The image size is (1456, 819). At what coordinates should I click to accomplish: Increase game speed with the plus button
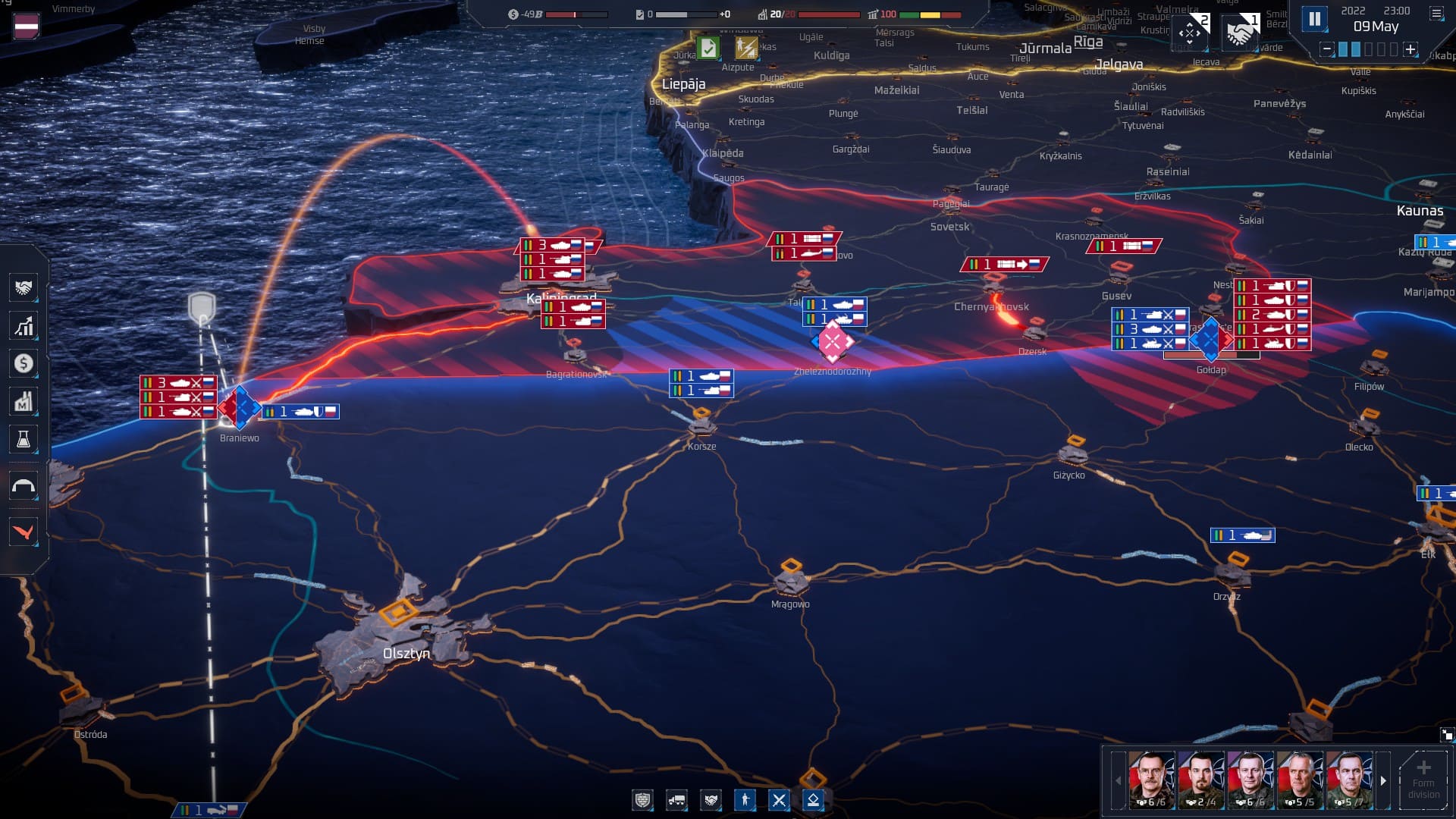pos(1410,49)
